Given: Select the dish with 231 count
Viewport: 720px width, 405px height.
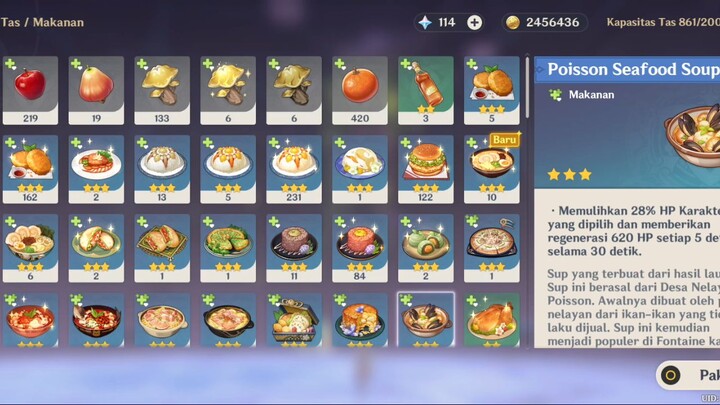Looking at the screenshot, I should [293, 168].
